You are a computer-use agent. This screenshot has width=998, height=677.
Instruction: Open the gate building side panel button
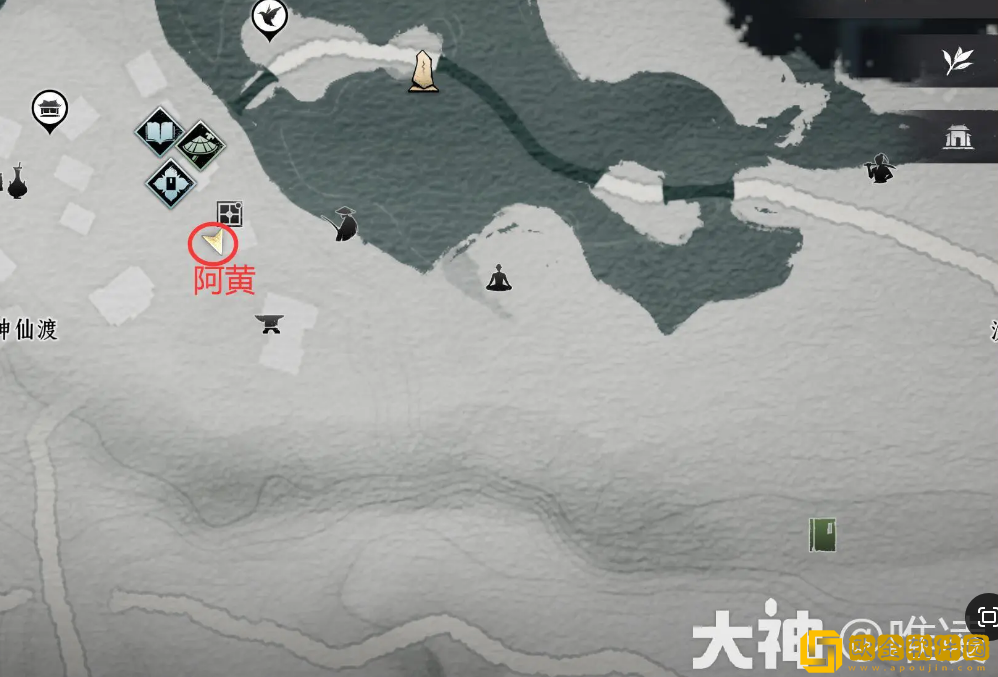click(958, 137)
